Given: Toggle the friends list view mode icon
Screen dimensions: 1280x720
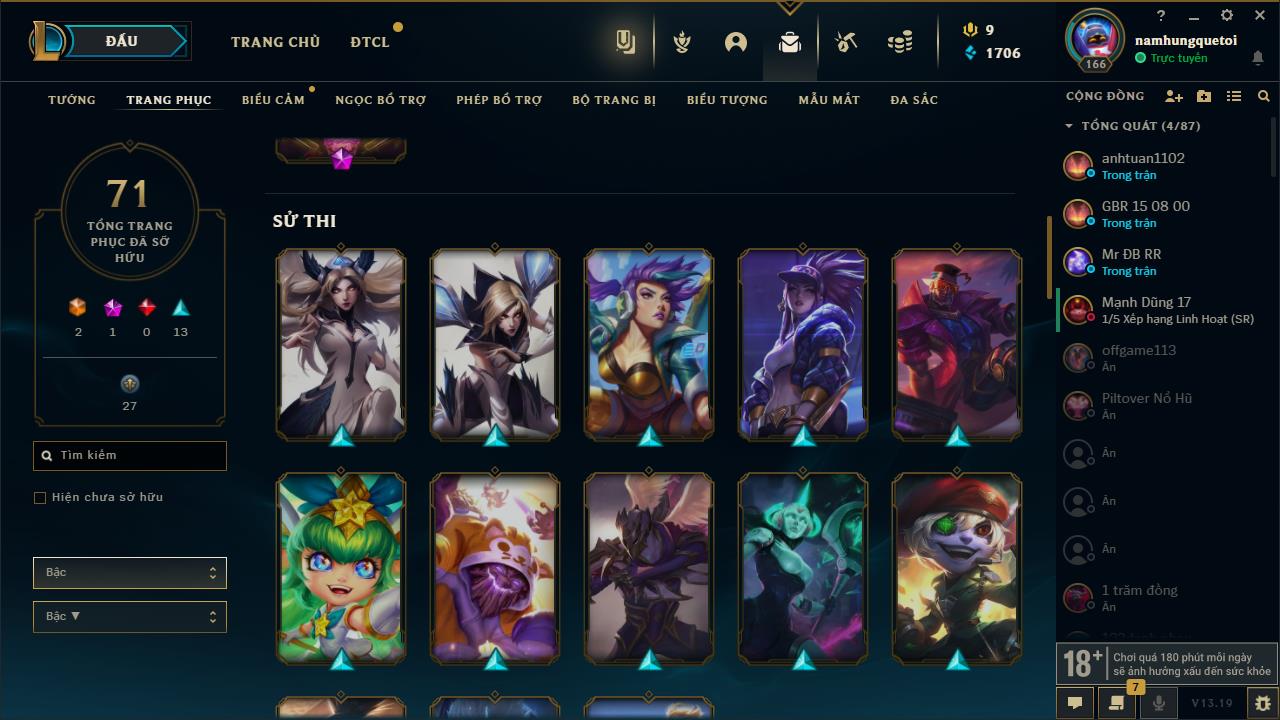Looking at the screenshot, I should [x=1233, y=96].
